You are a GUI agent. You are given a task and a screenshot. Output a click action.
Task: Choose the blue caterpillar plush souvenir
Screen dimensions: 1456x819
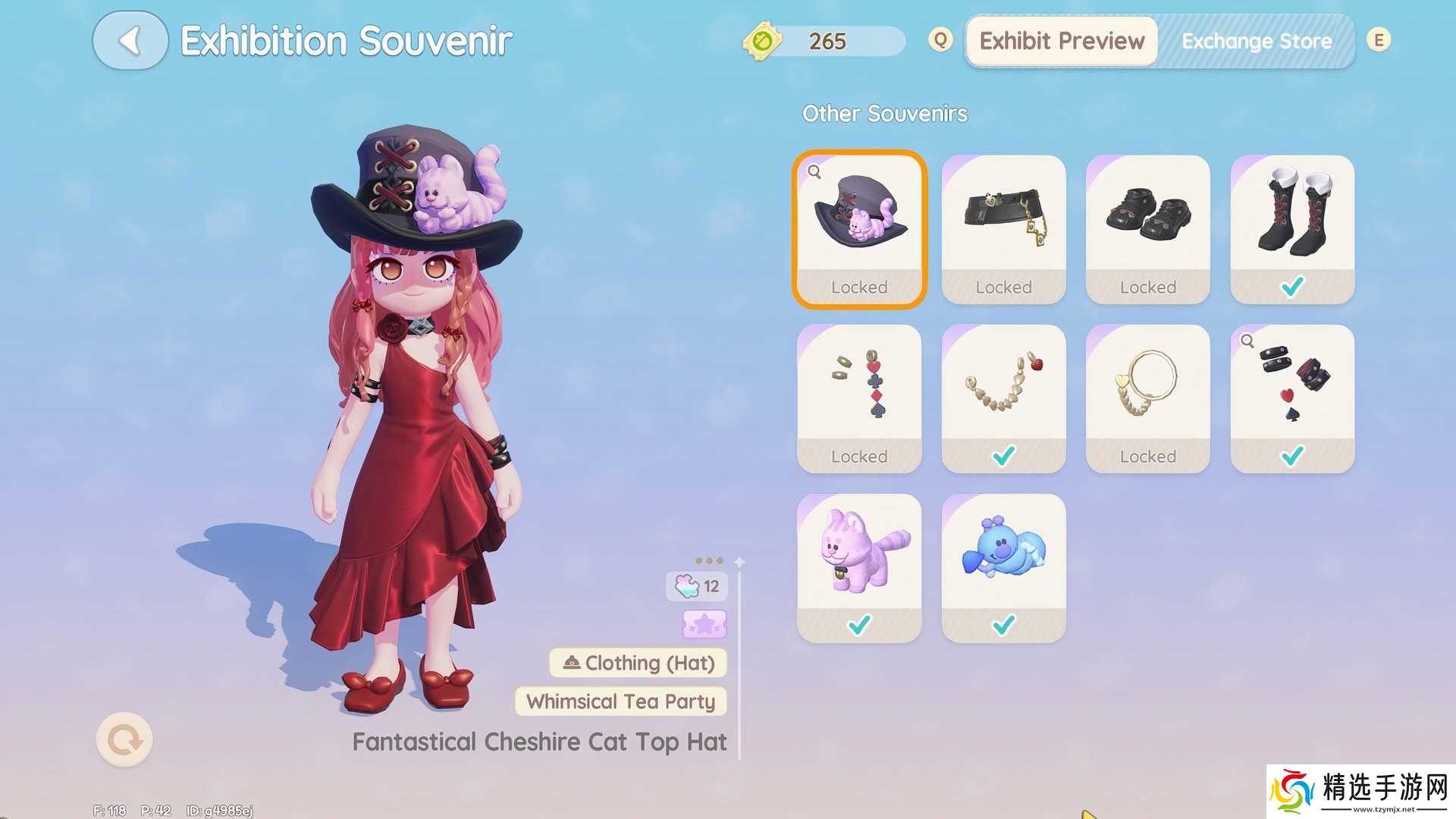coord(1003,567)
